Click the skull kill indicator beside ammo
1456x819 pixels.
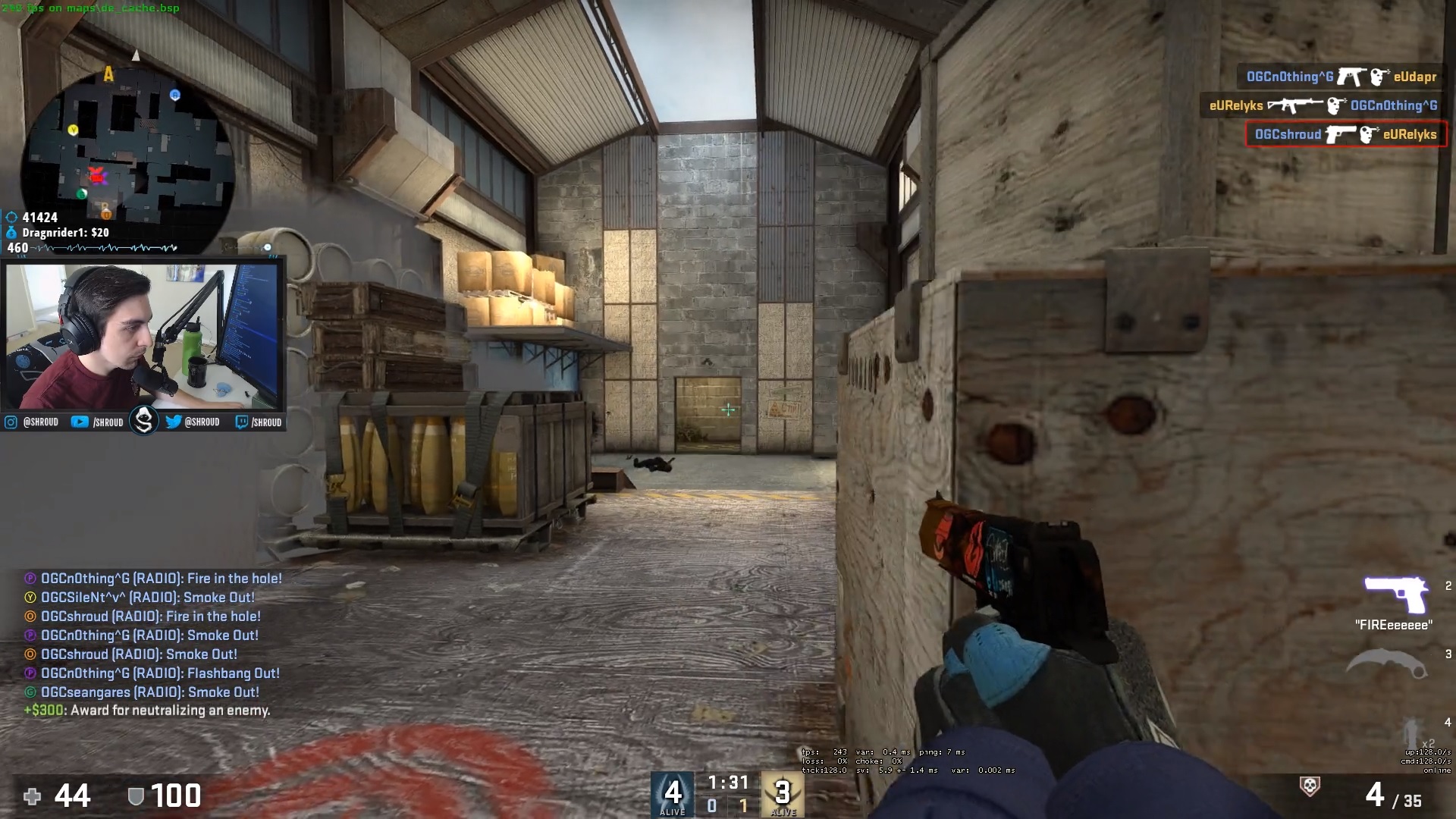click(x=1310, y=786)
